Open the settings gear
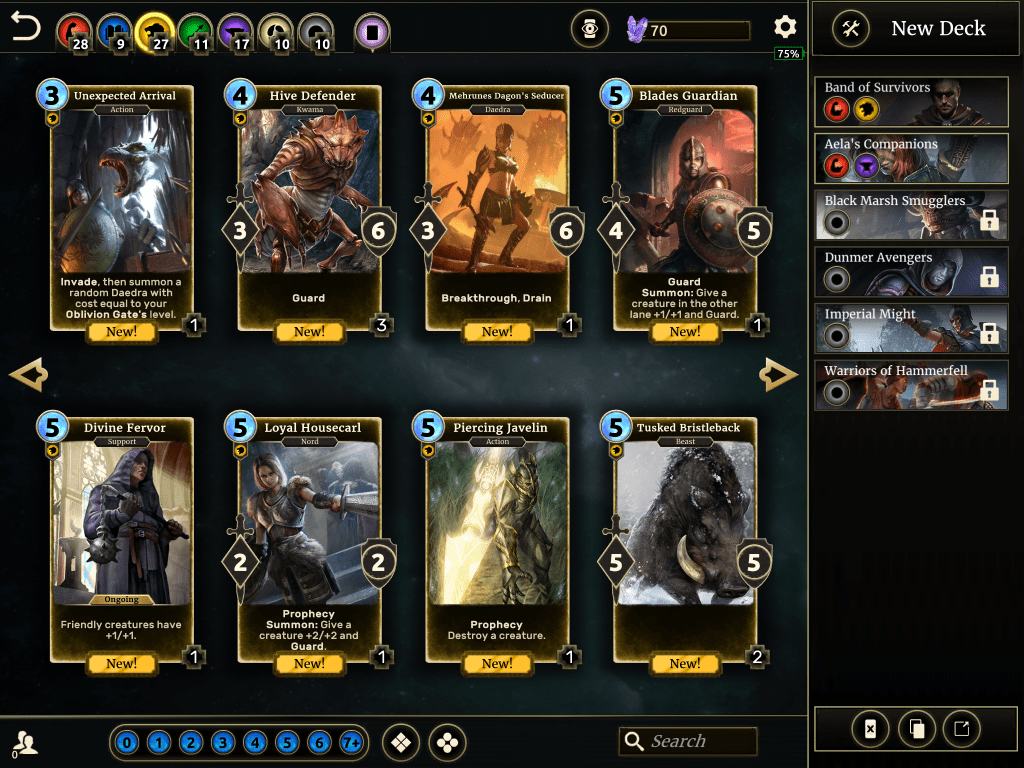This screenshot has width=1024, height=768. (785, 27)
